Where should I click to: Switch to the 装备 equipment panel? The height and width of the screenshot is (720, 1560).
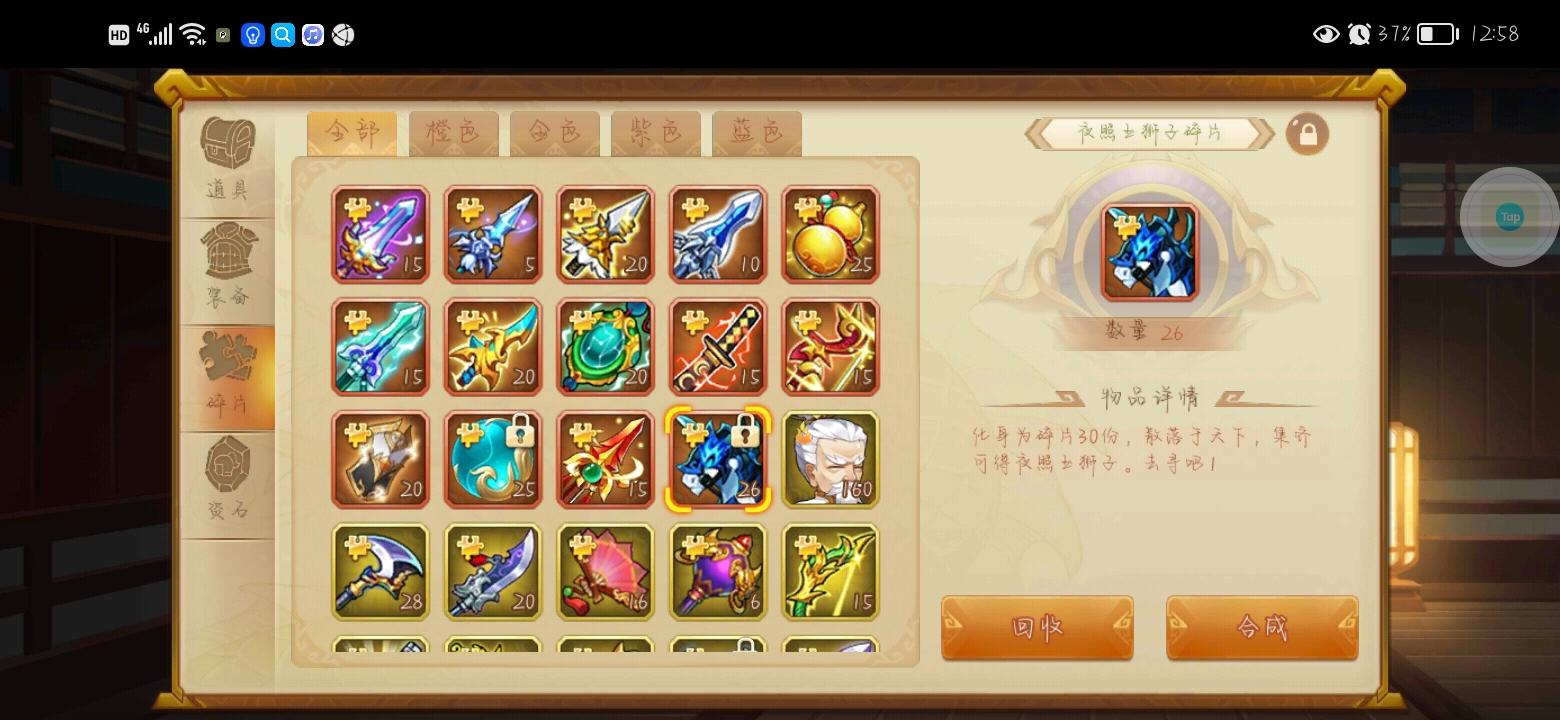click(x=228, y=262)
